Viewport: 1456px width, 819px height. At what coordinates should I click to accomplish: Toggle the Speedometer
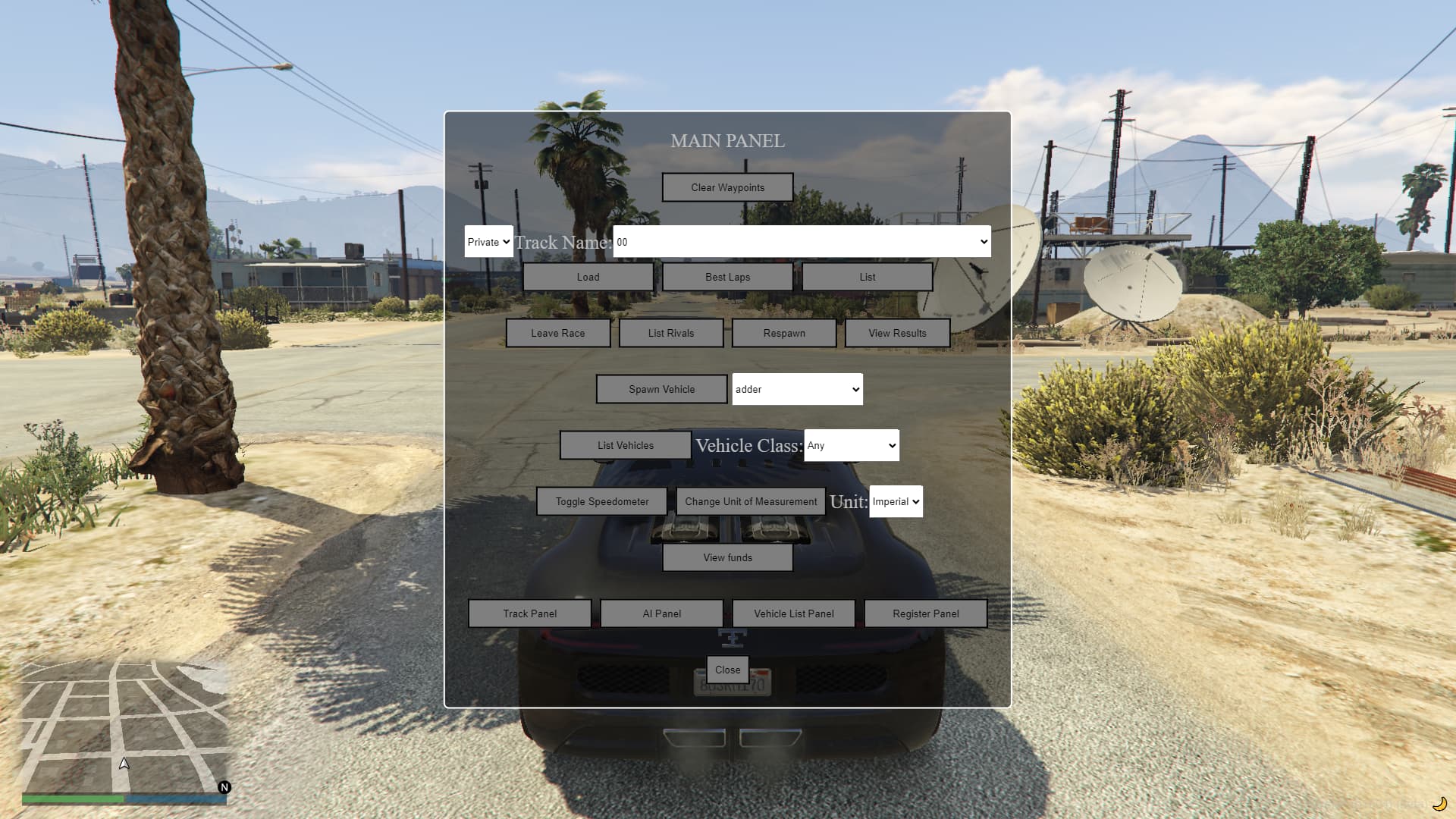pos(601,501)
